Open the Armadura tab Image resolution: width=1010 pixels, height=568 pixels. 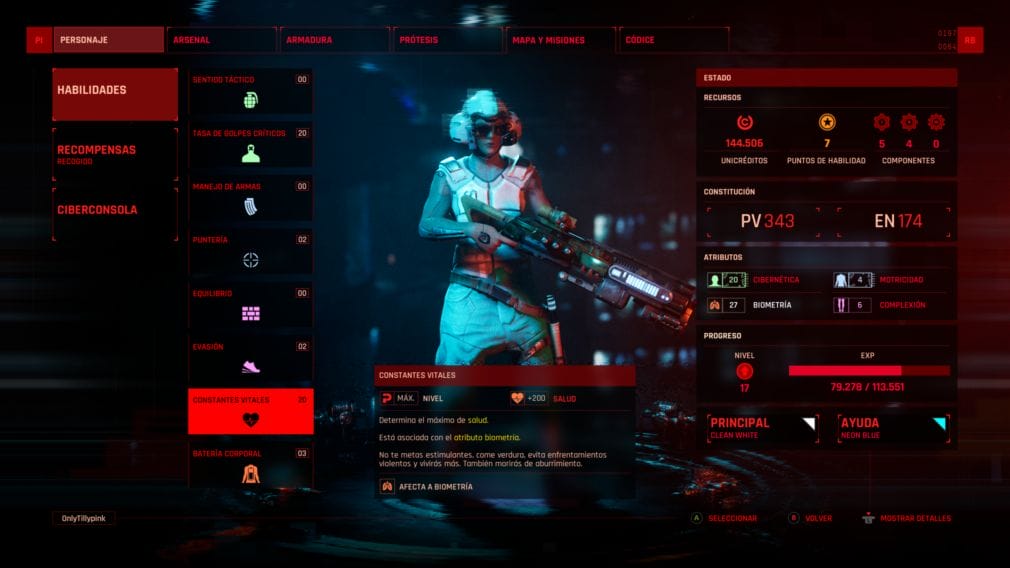tap(333, 40)
